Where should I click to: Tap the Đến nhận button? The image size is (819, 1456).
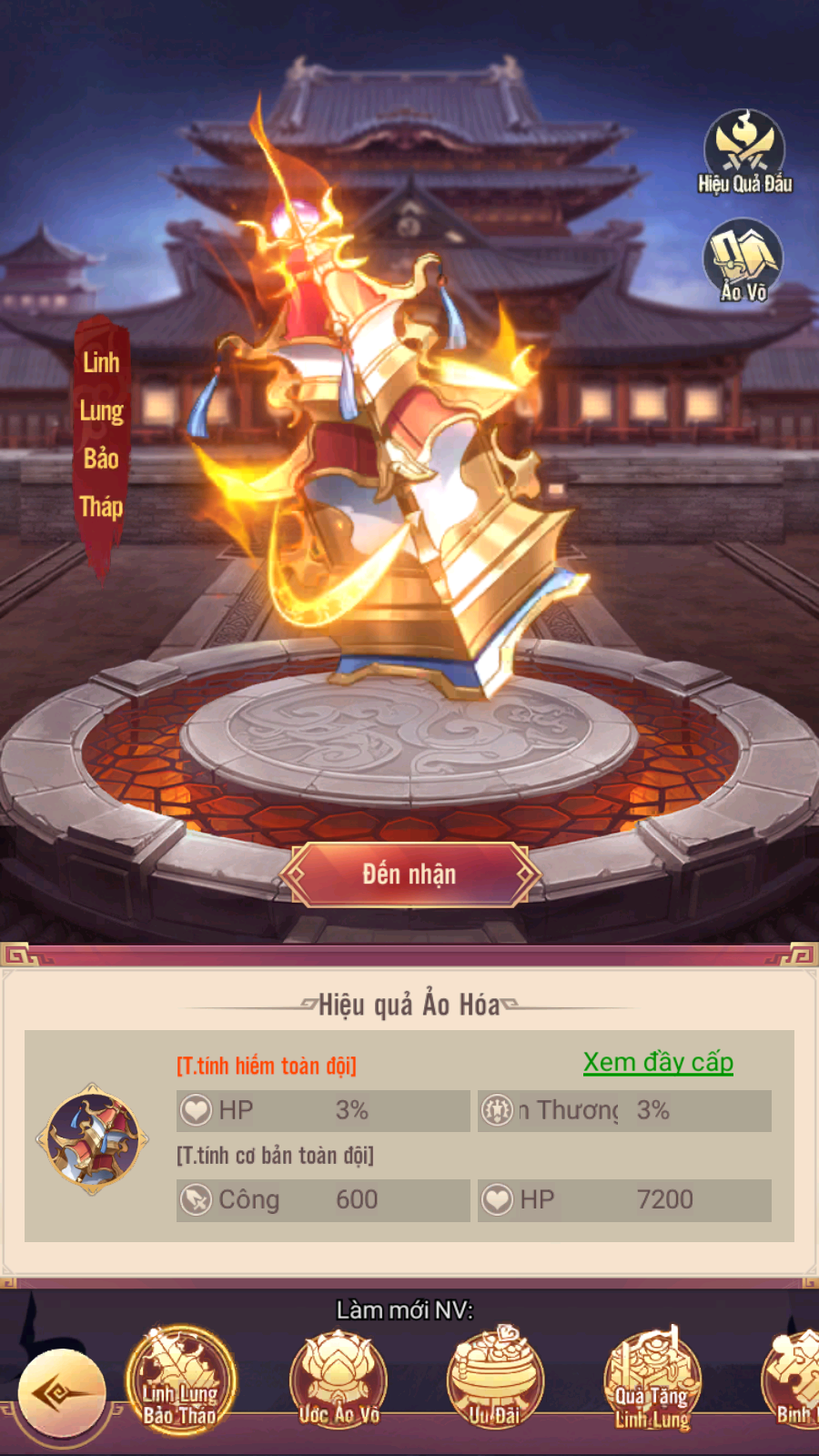click(409, 875)
